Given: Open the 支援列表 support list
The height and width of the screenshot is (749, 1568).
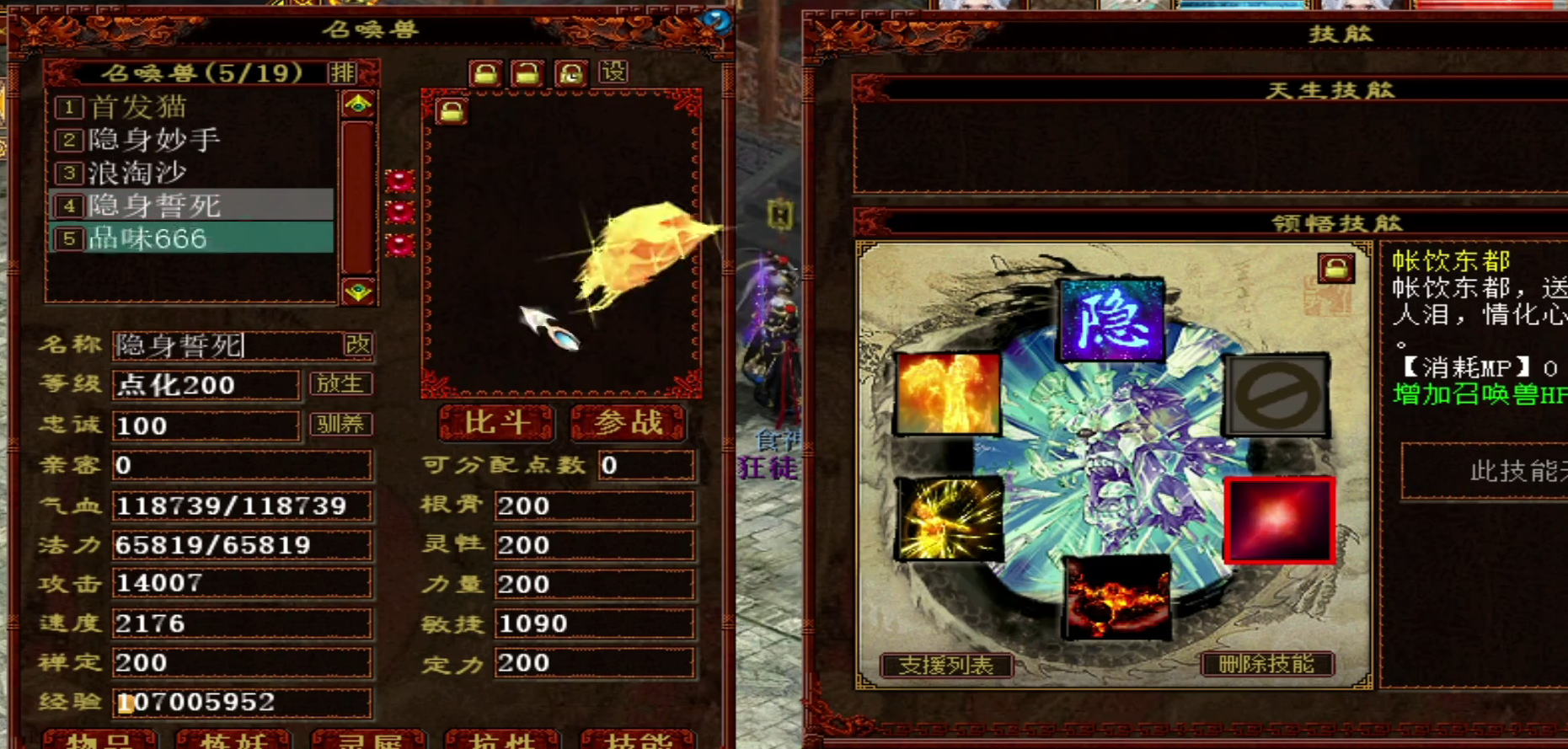Looking at the screenshot, I should (945, 666).
